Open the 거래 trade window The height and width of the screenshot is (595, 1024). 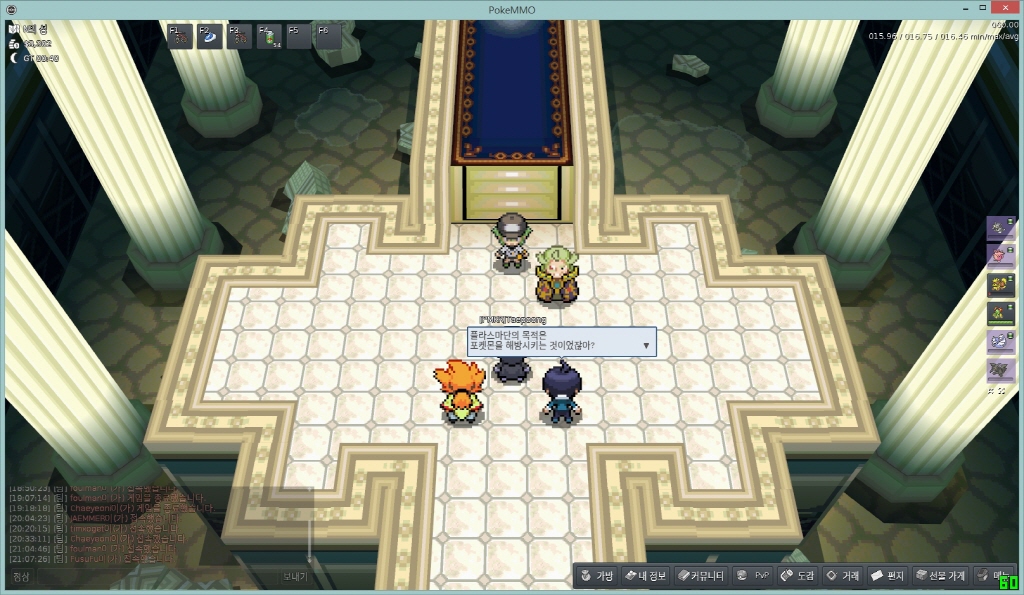pyautogui.click(x=842, y=576)
